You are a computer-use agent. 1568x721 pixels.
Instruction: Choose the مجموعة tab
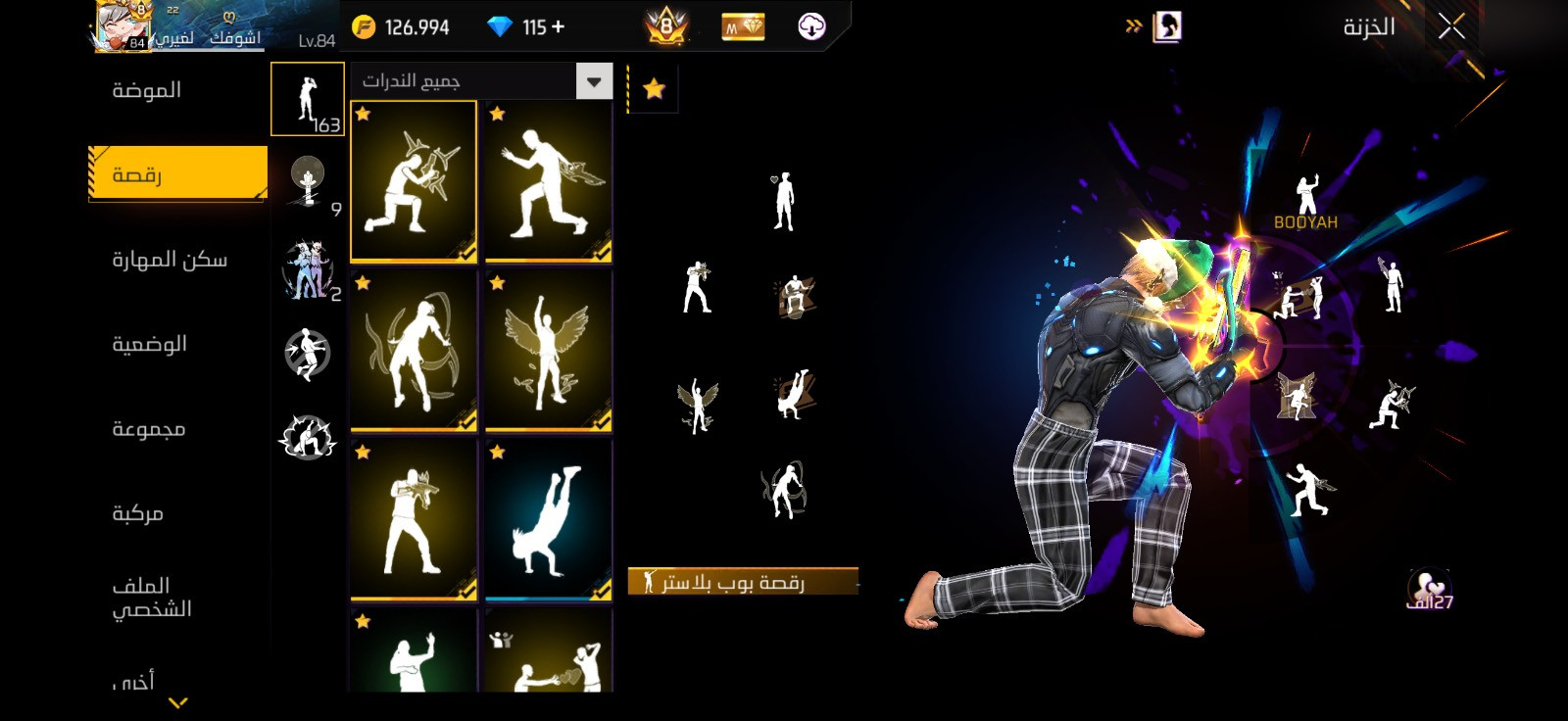pos(148,429)
